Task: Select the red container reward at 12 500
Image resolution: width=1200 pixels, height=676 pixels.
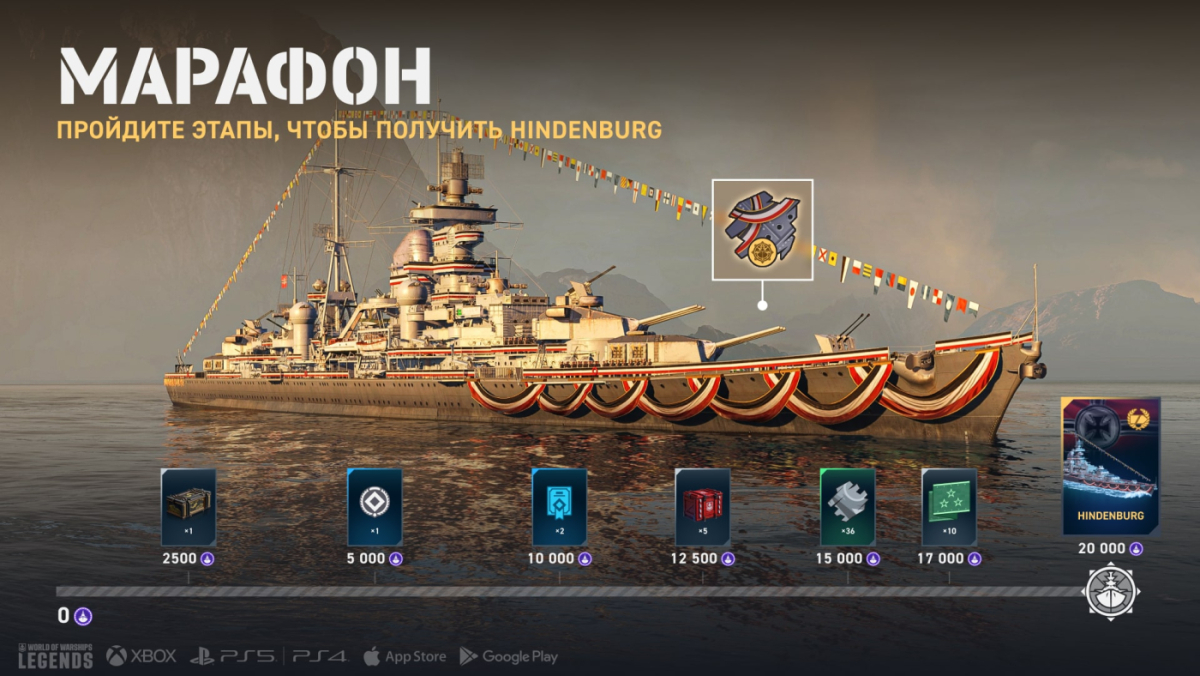Action: coord(702,506)
